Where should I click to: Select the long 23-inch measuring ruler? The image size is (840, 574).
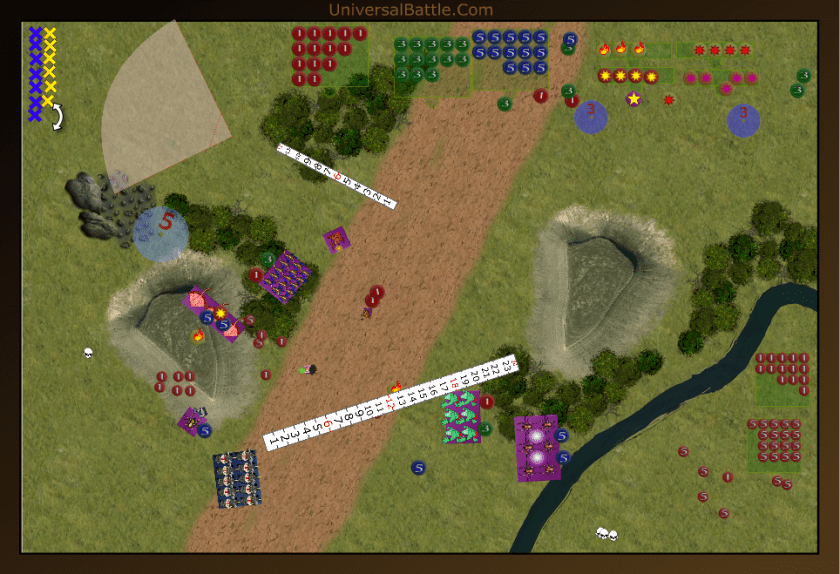pyautogui.click(x=390, y=399)
